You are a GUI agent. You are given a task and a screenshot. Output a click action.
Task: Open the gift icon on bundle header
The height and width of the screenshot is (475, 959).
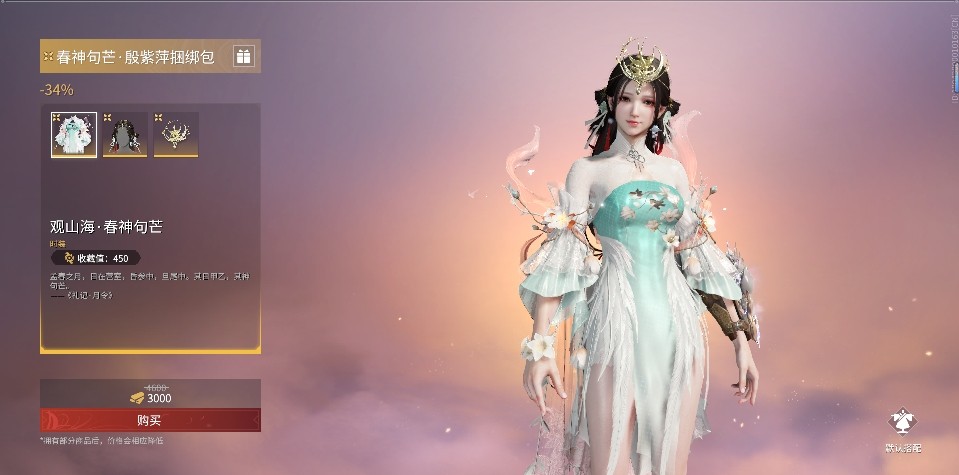244,57
